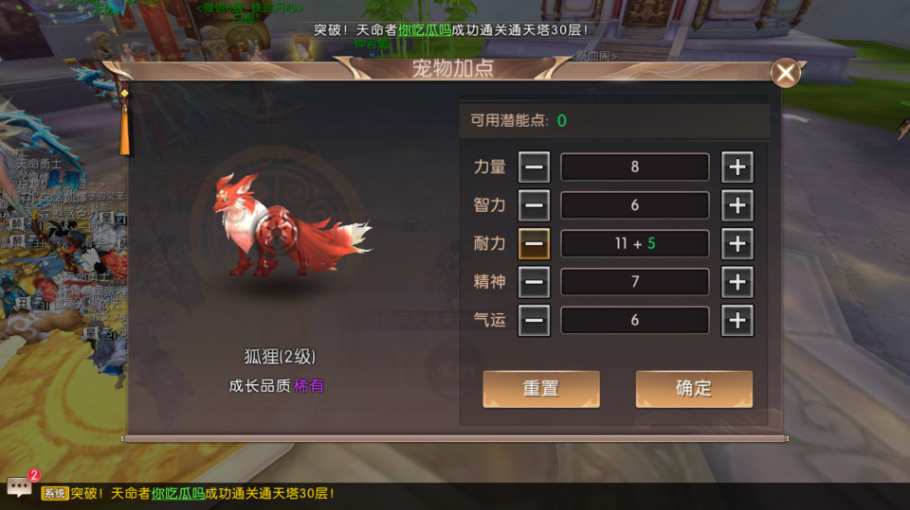Raise 精神 using its plus button
The height and width of the screenshot is (510, 910).
tap(737, 282)
